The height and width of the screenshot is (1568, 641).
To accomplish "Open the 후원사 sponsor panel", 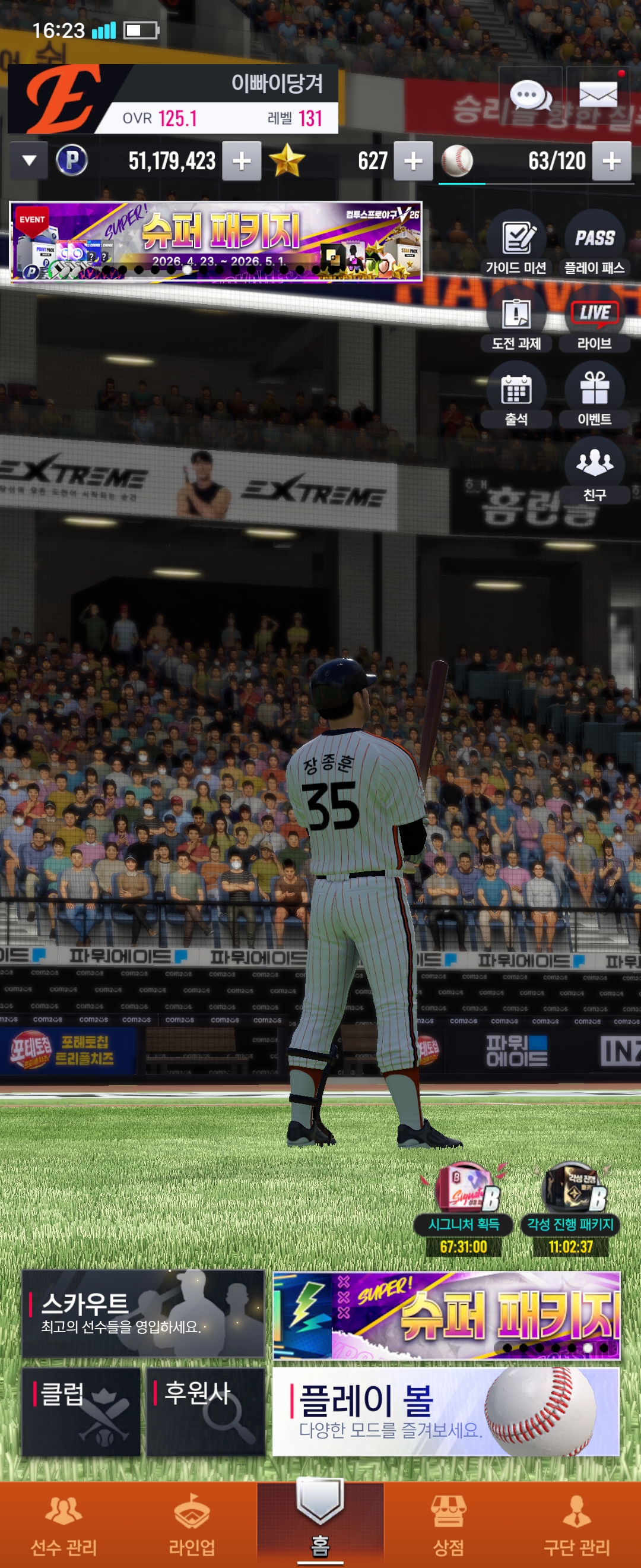I will [205, 1412].
